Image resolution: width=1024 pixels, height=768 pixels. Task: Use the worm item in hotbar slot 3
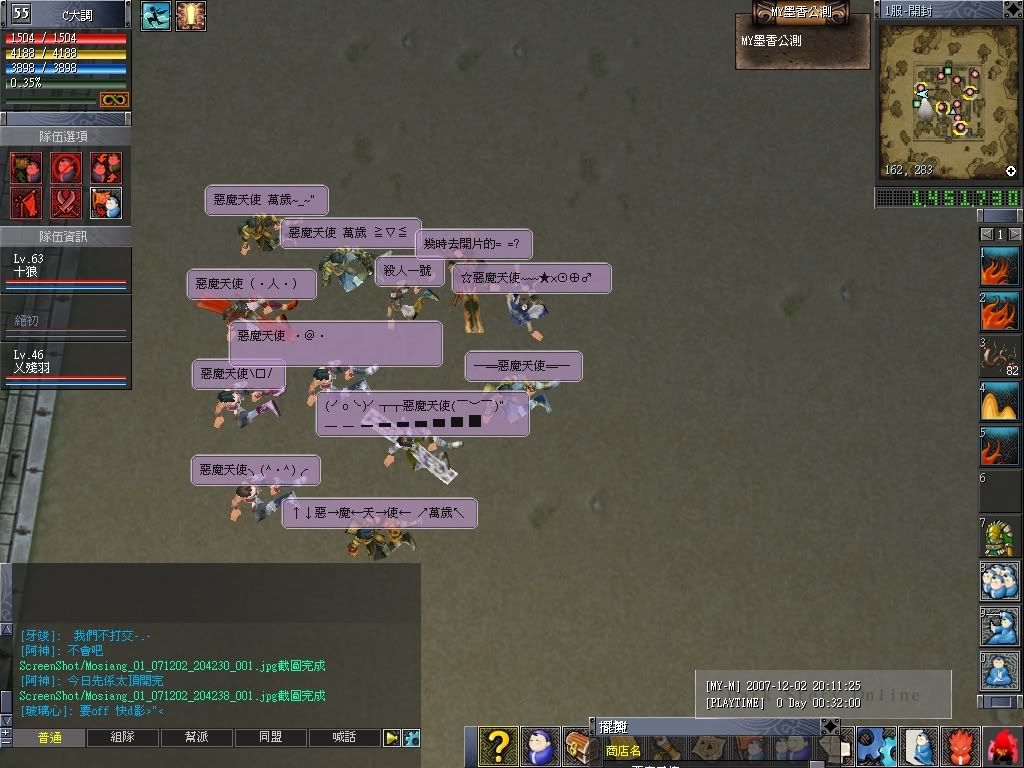click(999, 357)
